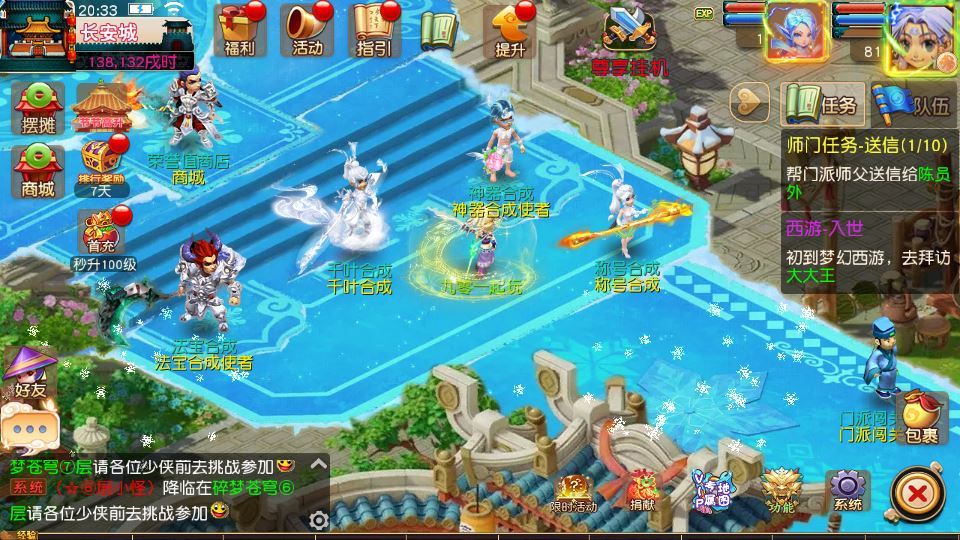Viewport: 960px width, 540px height.
Task: Open the 系统 gear settings
Action: (847, 492)
